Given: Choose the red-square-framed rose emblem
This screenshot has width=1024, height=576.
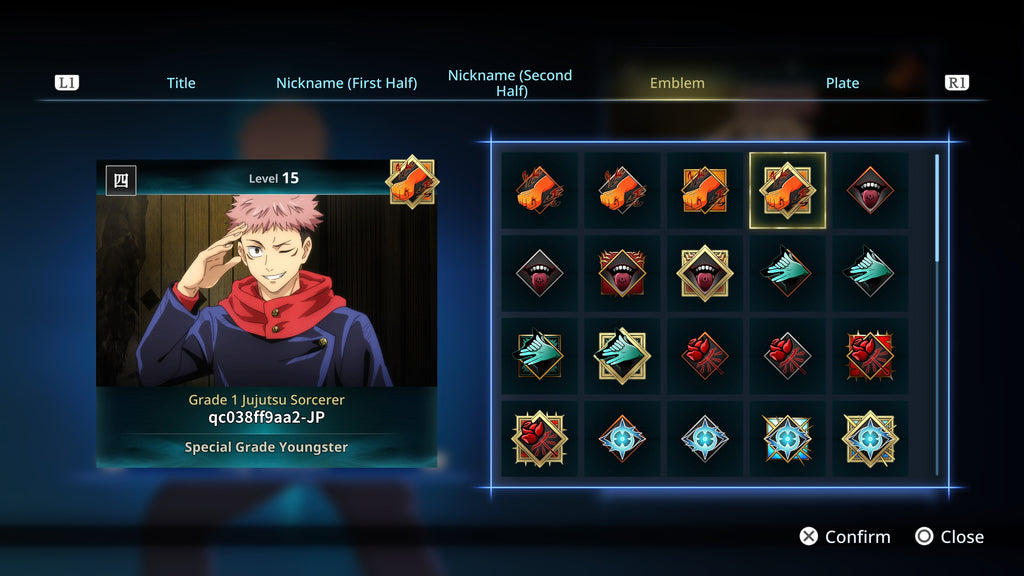Looking at the screenshot, I should (871, 356).
